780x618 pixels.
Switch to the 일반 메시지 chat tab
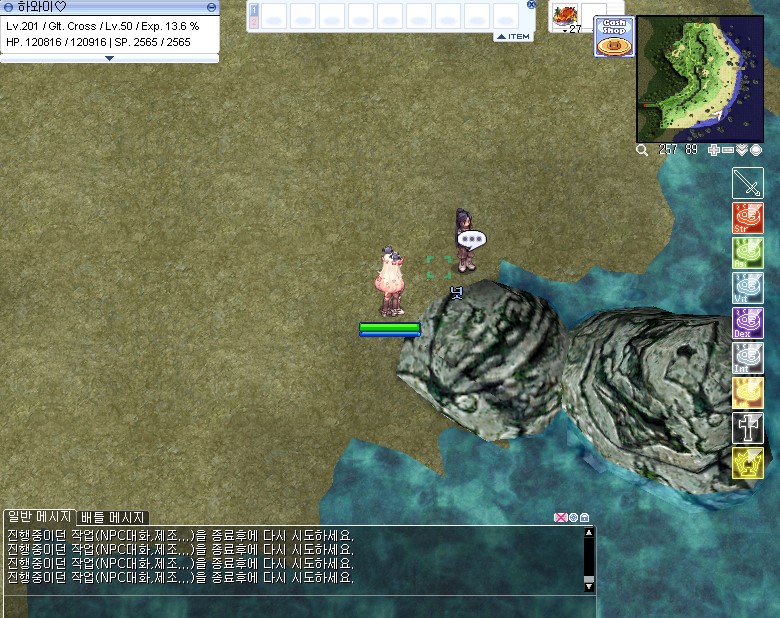point(39,517)
